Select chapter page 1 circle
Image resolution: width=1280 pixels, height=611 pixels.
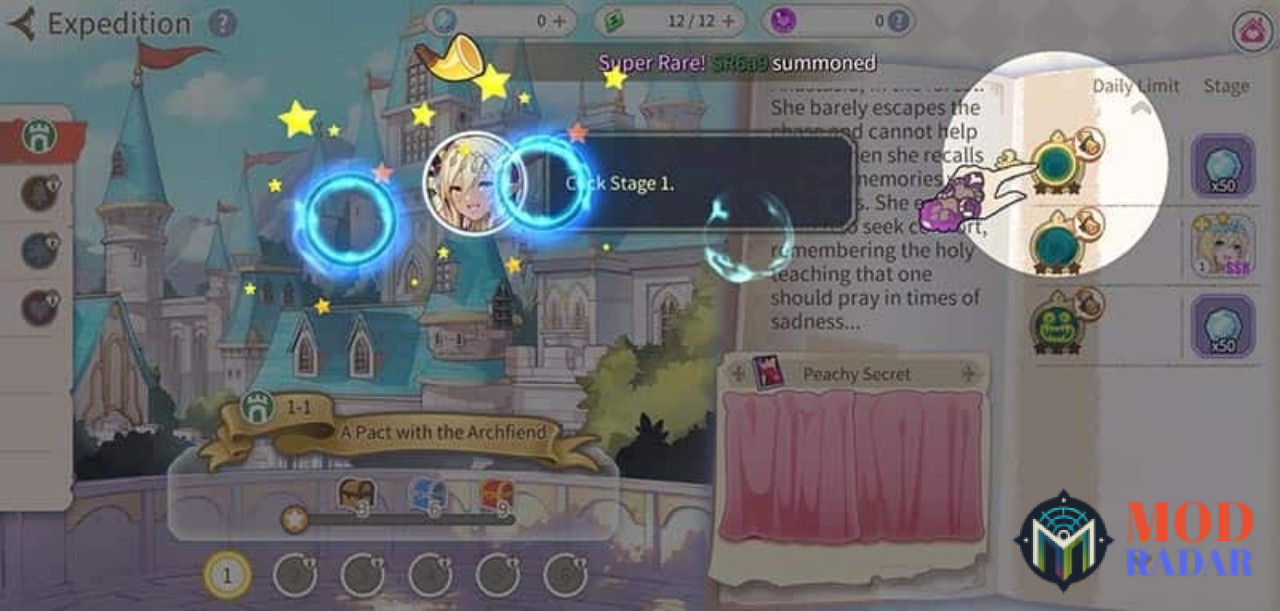tap(227, 575)
